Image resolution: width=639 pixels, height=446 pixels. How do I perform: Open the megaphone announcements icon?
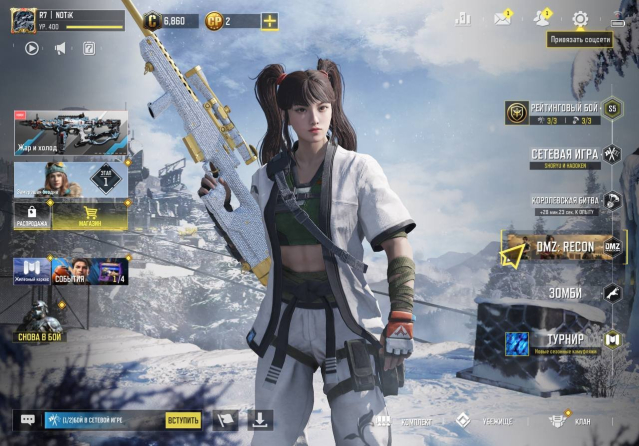pos(60,47)
